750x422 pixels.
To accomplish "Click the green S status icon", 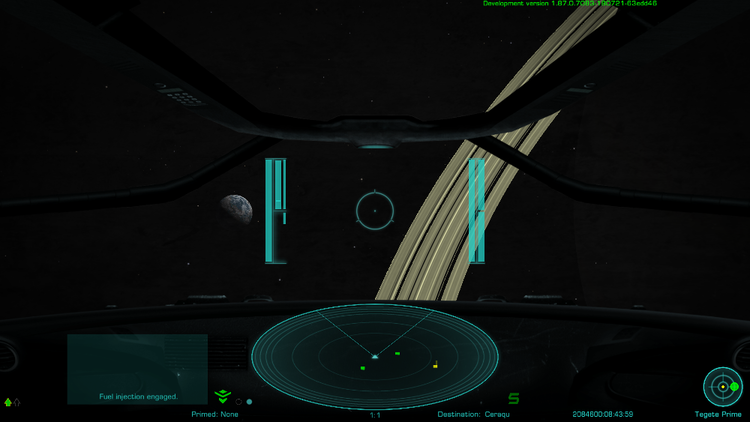I will [514, 398].
